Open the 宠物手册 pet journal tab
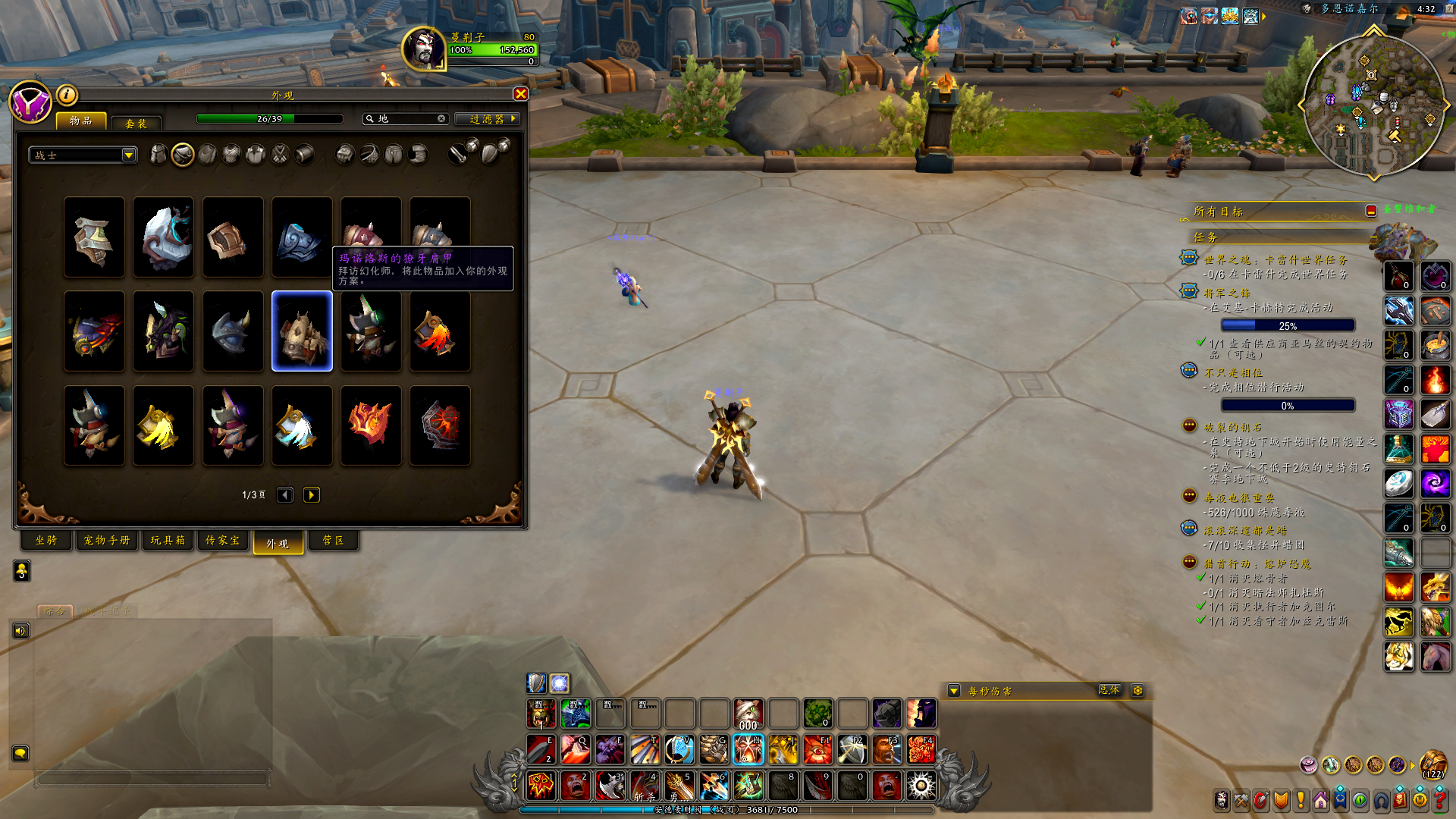Viewport: 1456px width, 819px height. [x=107, y=541]
